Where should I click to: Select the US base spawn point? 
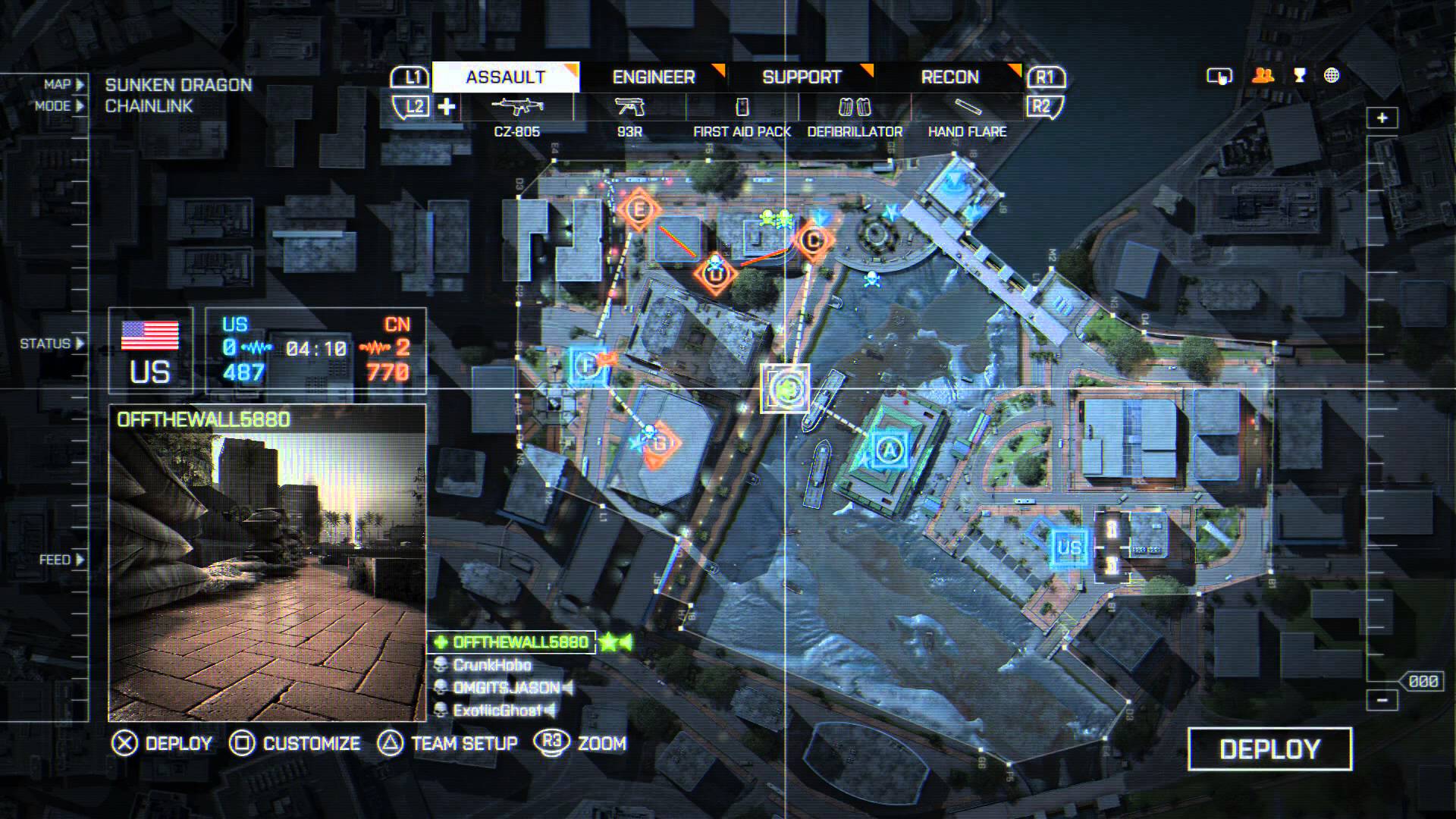point(1069,547)
